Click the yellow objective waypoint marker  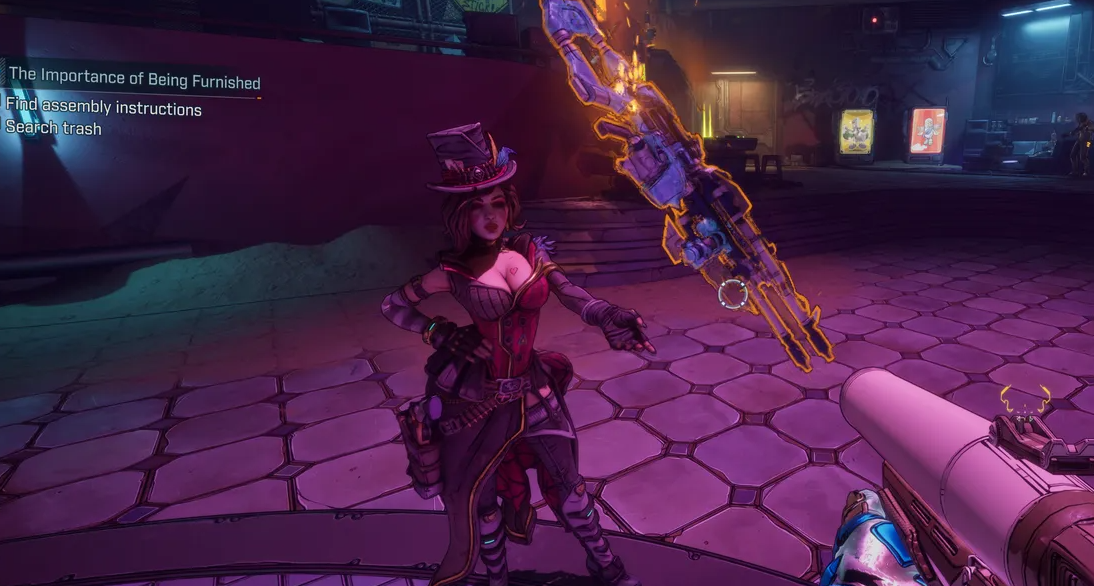coord(1024,397)
